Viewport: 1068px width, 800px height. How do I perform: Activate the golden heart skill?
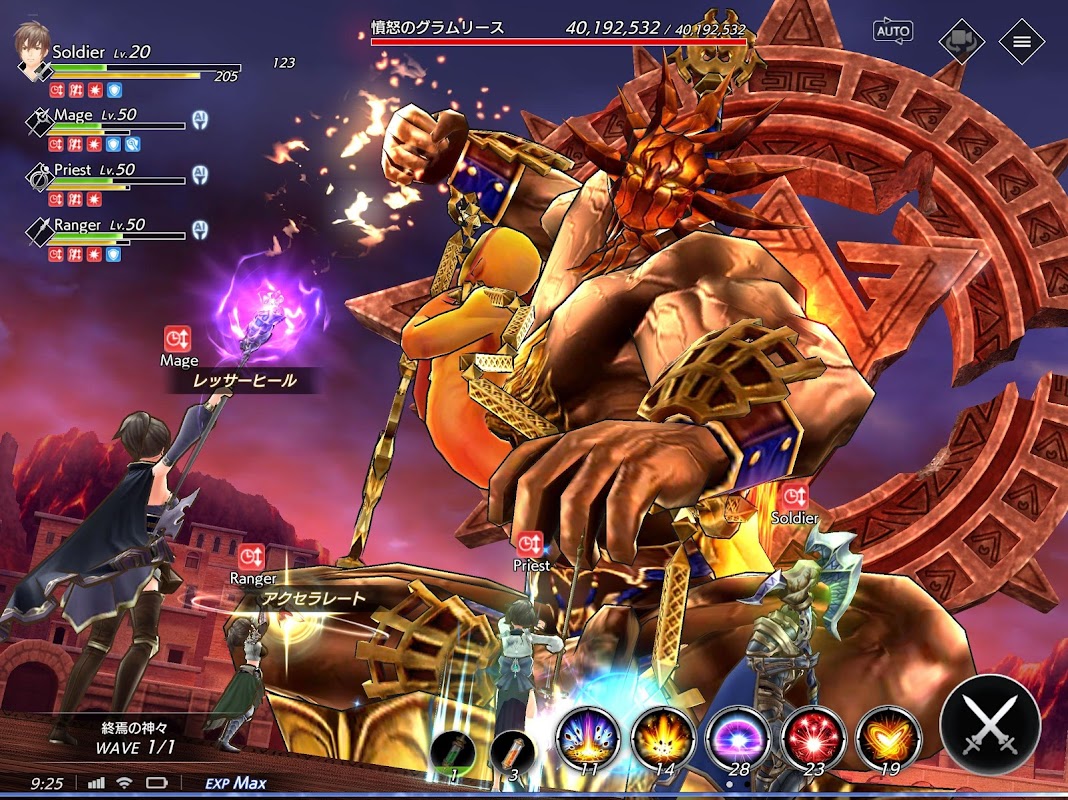[888, 738]
